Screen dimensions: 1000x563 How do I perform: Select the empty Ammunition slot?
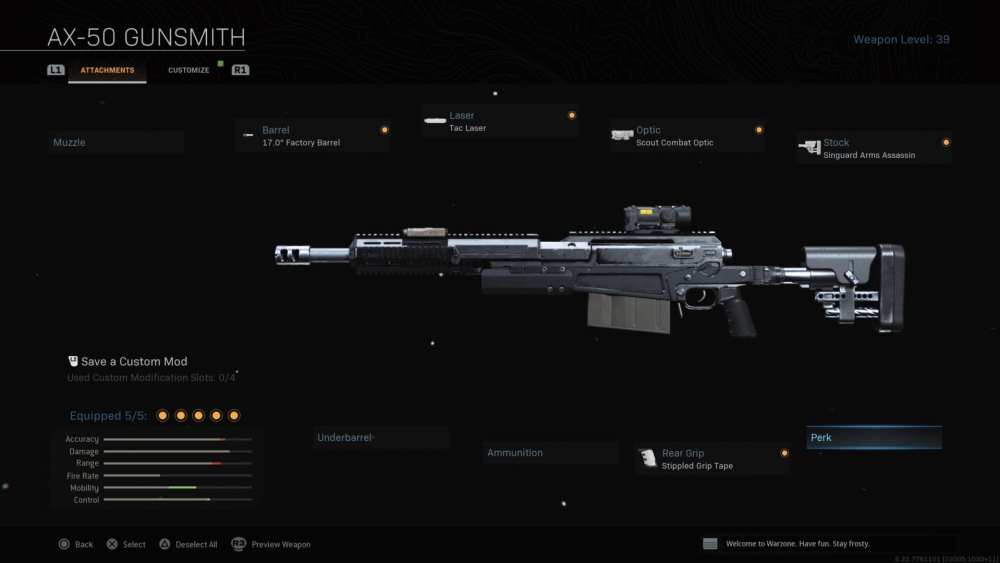click(x=550, y=453)
